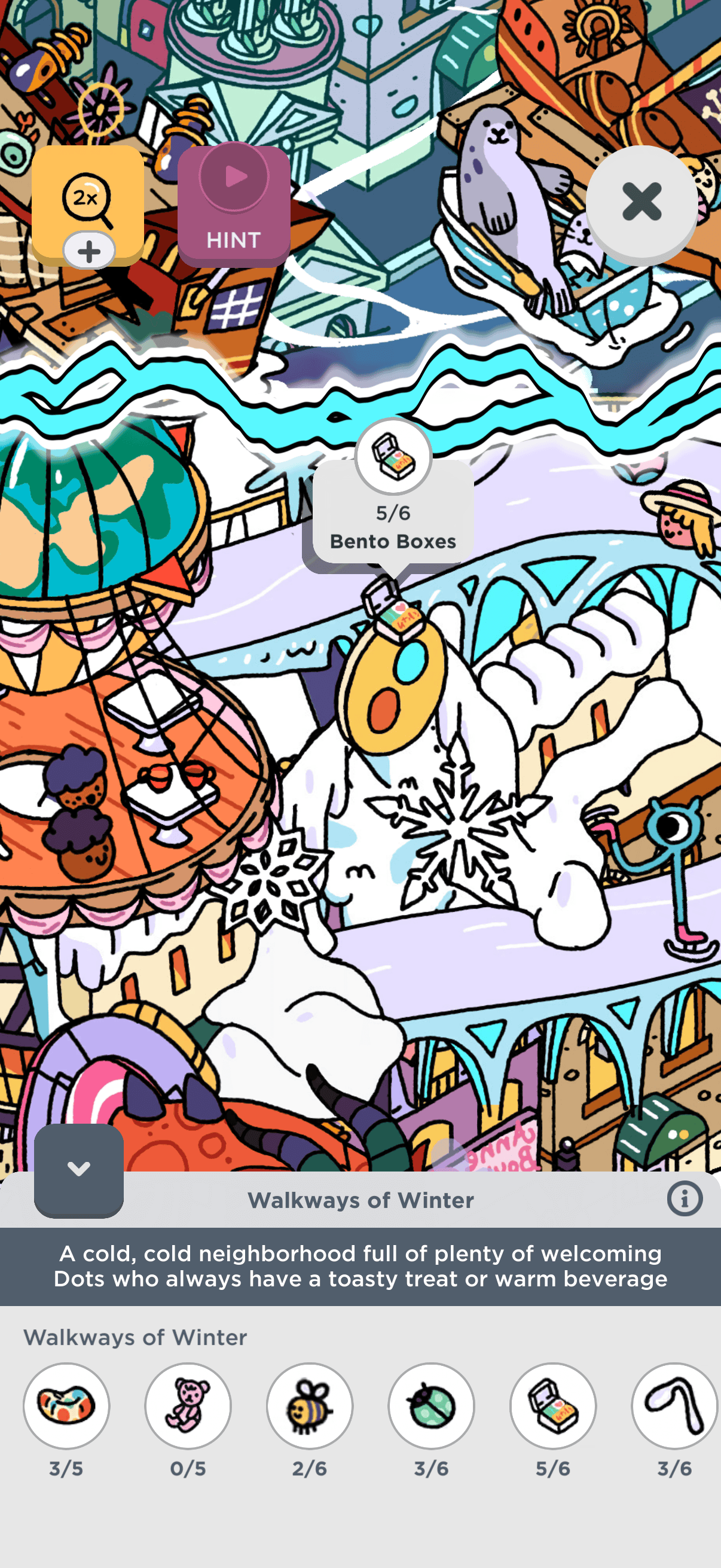721x1568 pixels.
Task: Collapse the panel with the down arrow
Action: [78, 1169]
